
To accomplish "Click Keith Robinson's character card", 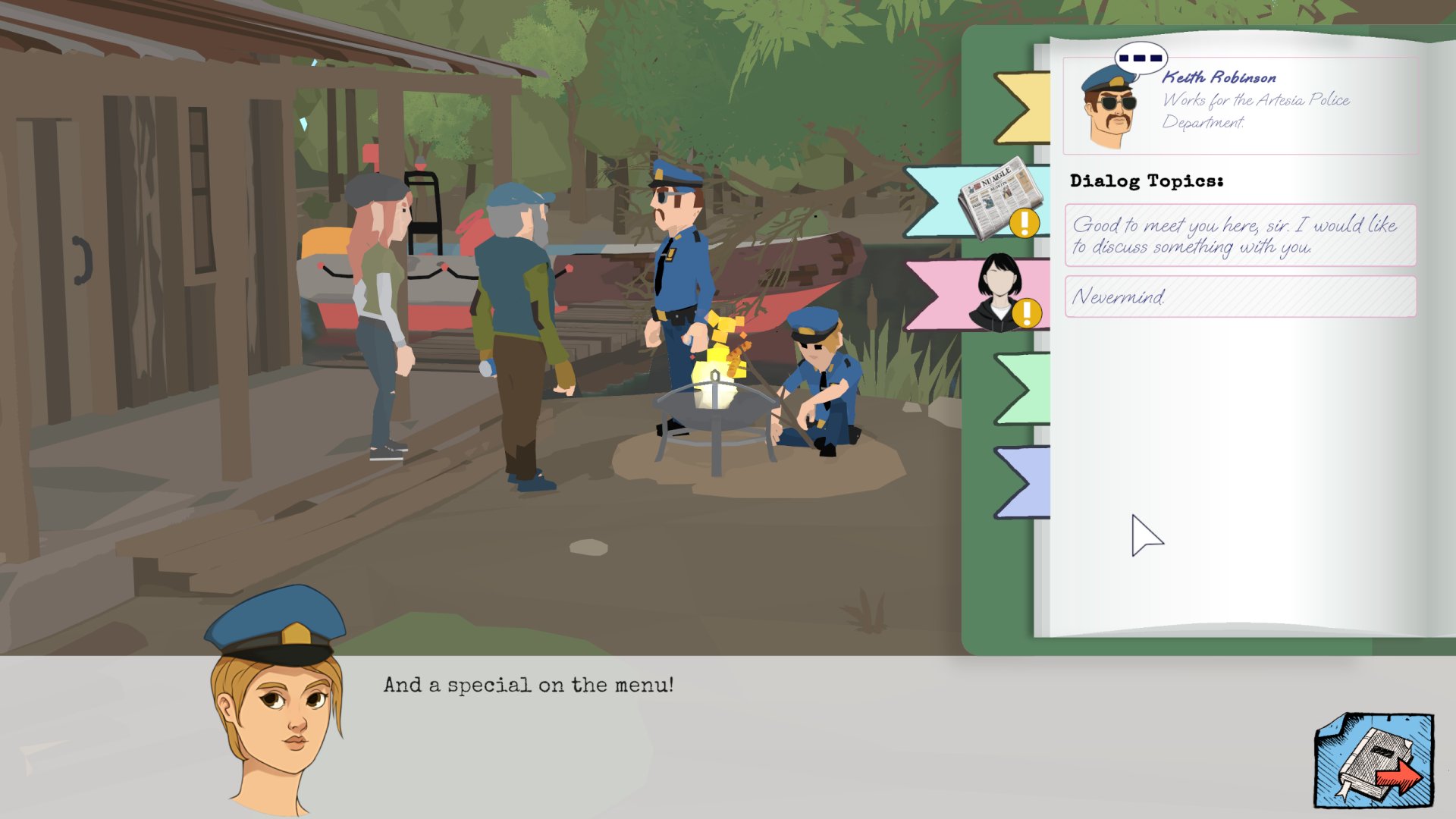I will [x=1240, y=105].
